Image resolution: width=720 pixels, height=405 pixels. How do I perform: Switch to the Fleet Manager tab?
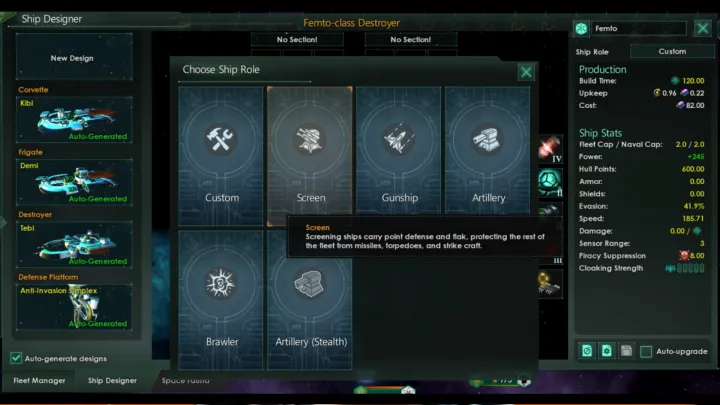[x=39, y=380]
